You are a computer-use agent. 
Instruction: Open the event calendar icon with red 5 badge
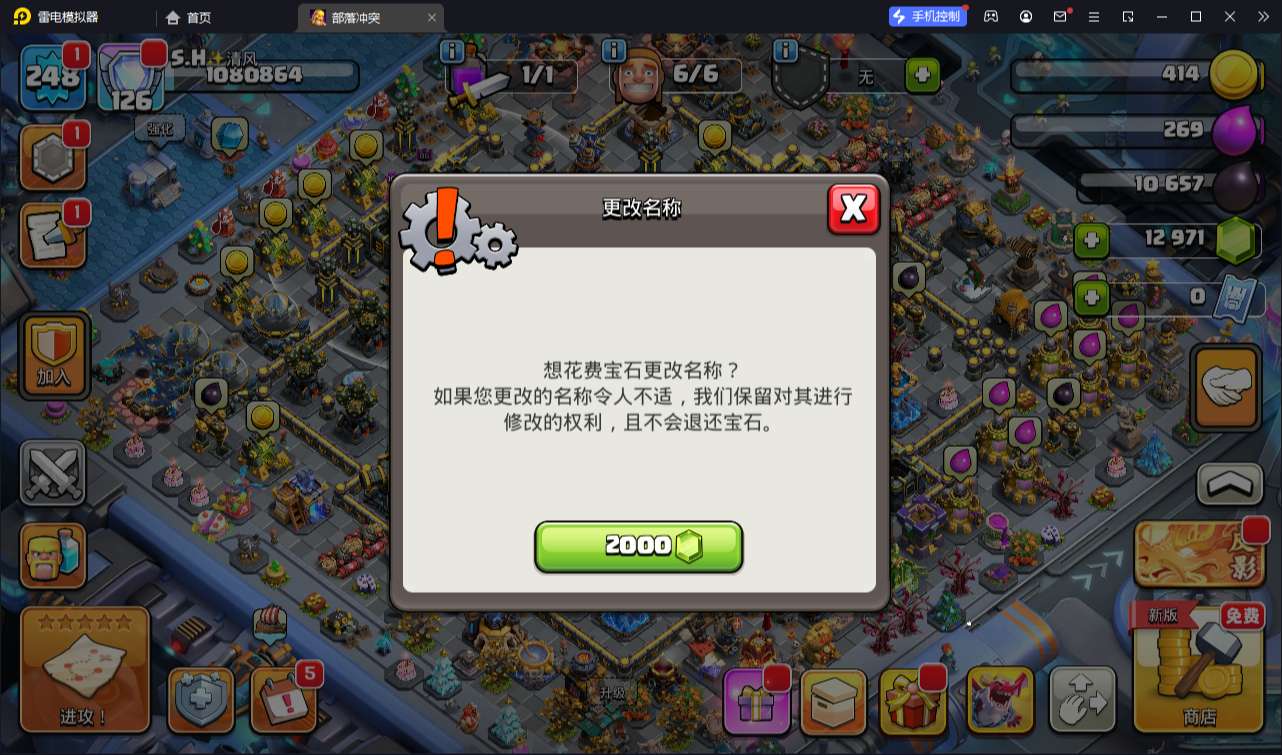point(283,700)
